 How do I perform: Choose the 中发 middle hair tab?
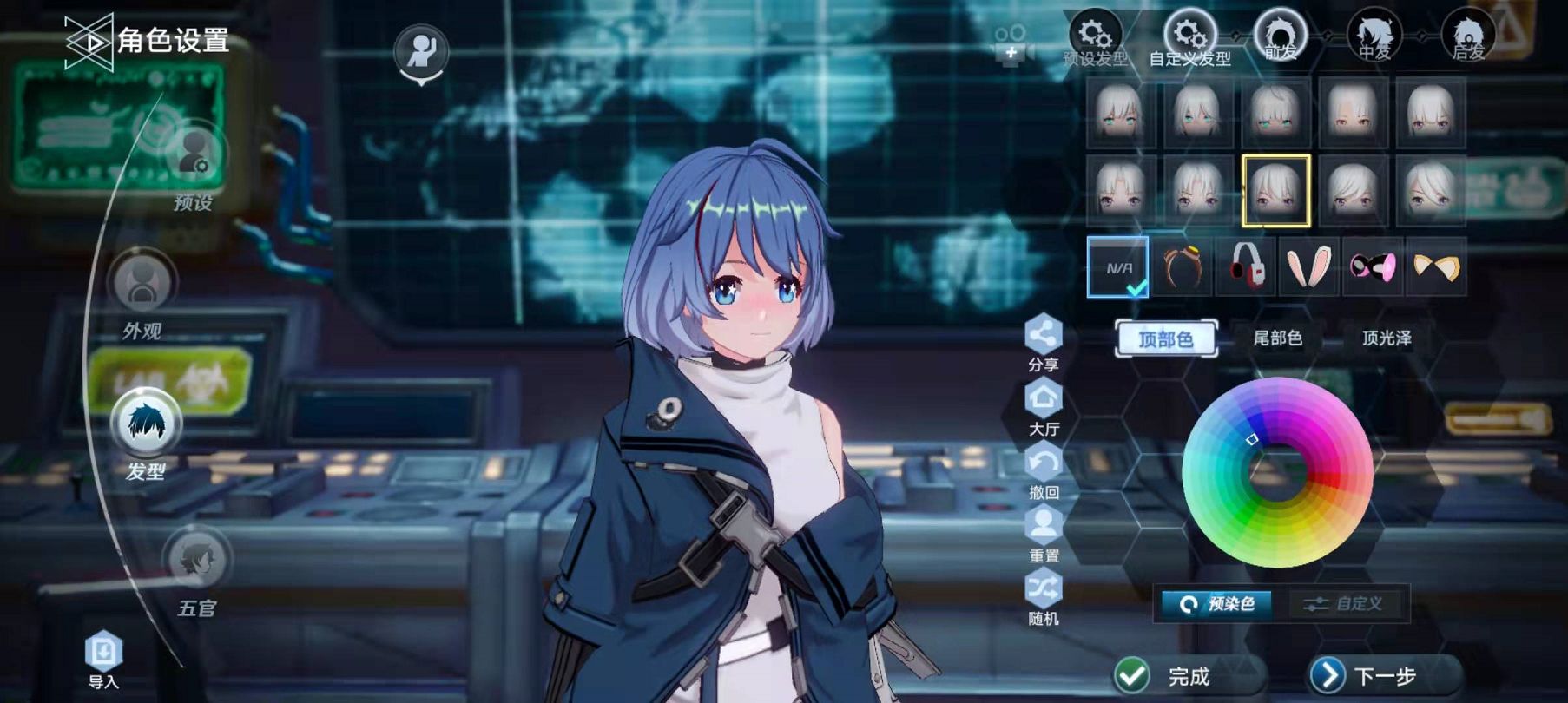(1374, 36)
